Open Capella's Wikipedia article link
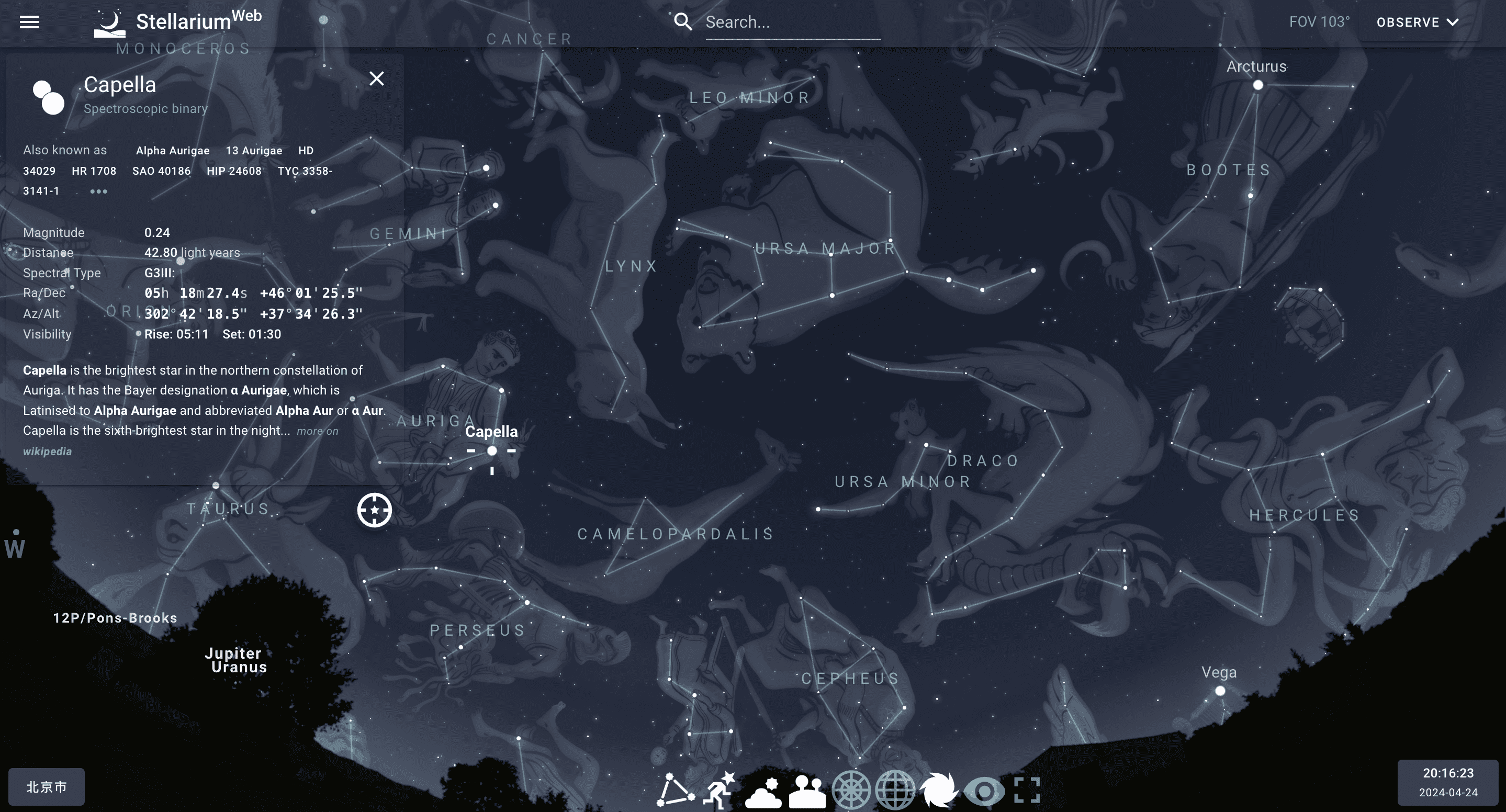1506x812 pixels. click(x=47, y=450)
